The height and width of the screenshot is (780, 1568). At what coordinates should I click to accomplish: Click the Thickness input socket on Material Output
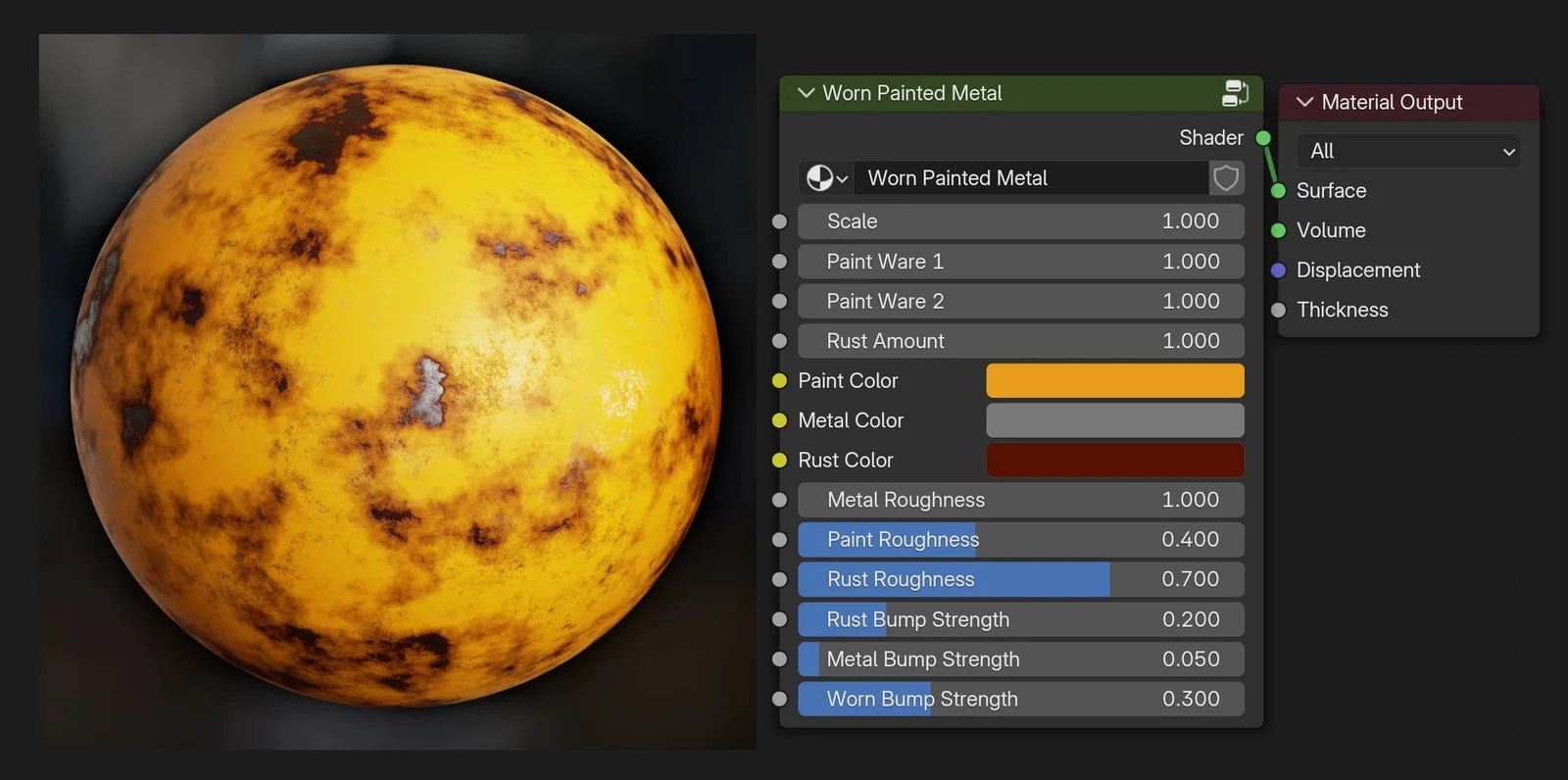tap(1278, 310)
